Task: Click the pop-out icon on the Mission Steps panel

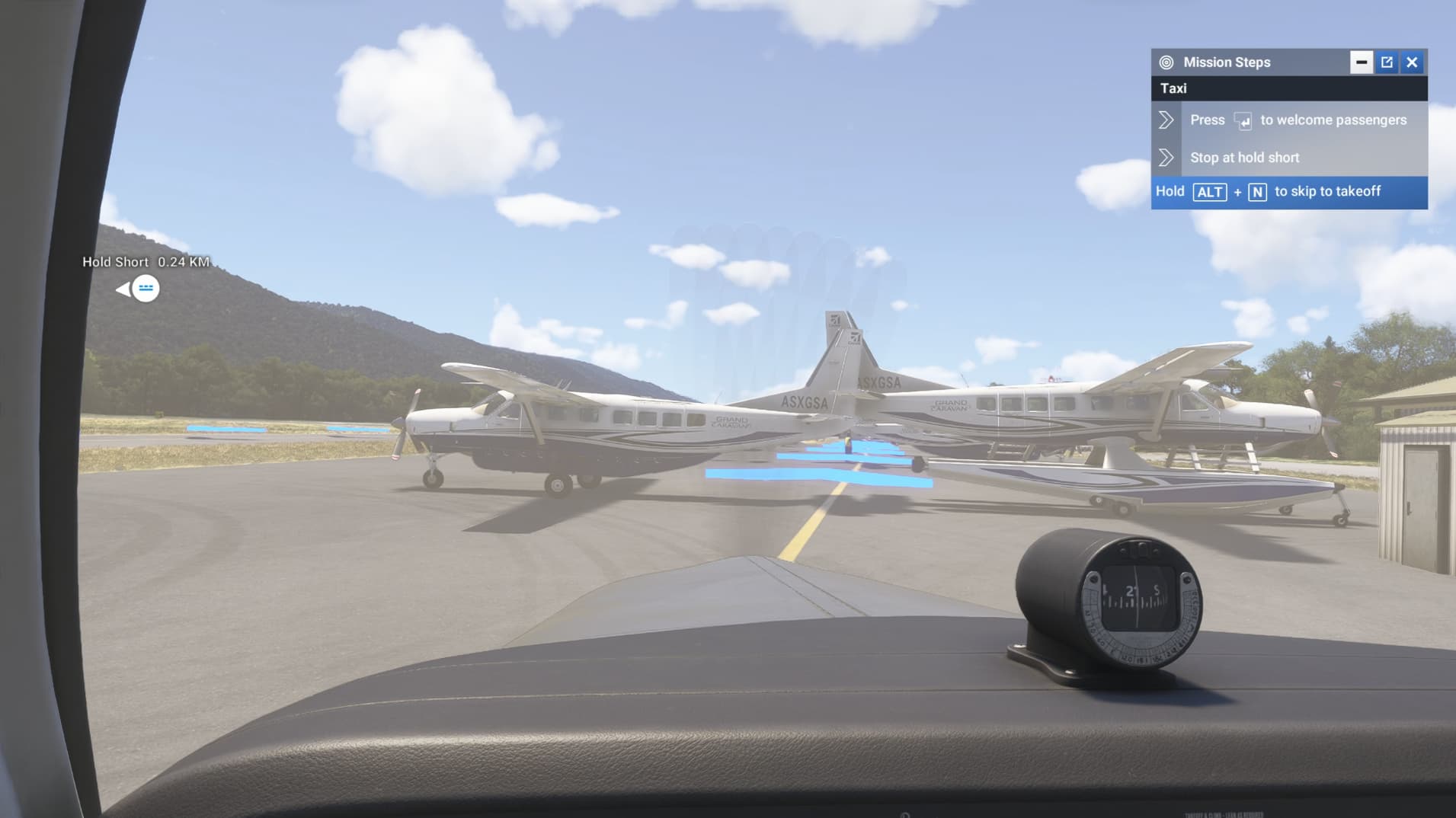Action: click(1388, 62)
